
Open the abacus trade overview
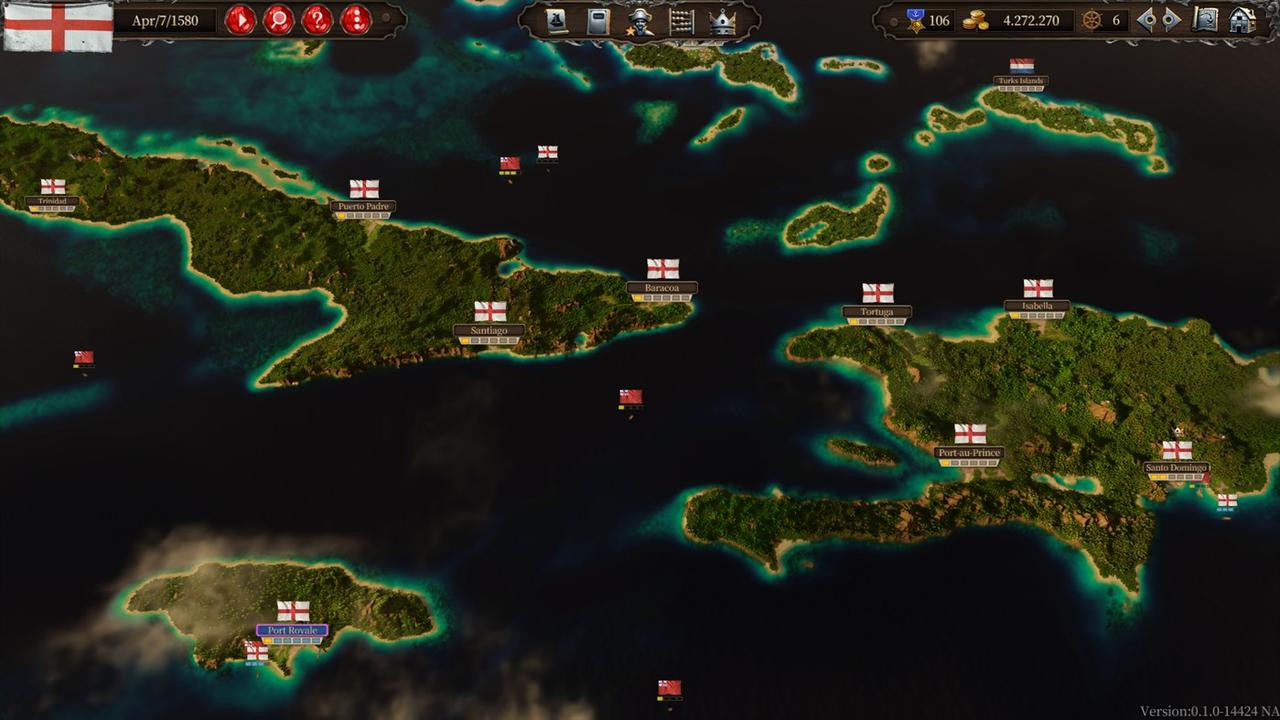[682, 21]
